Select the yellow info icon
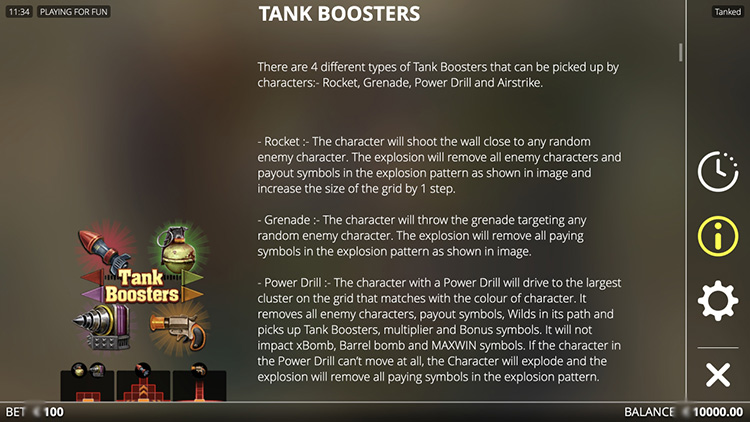The image size is (750, 422). [717, 236]
